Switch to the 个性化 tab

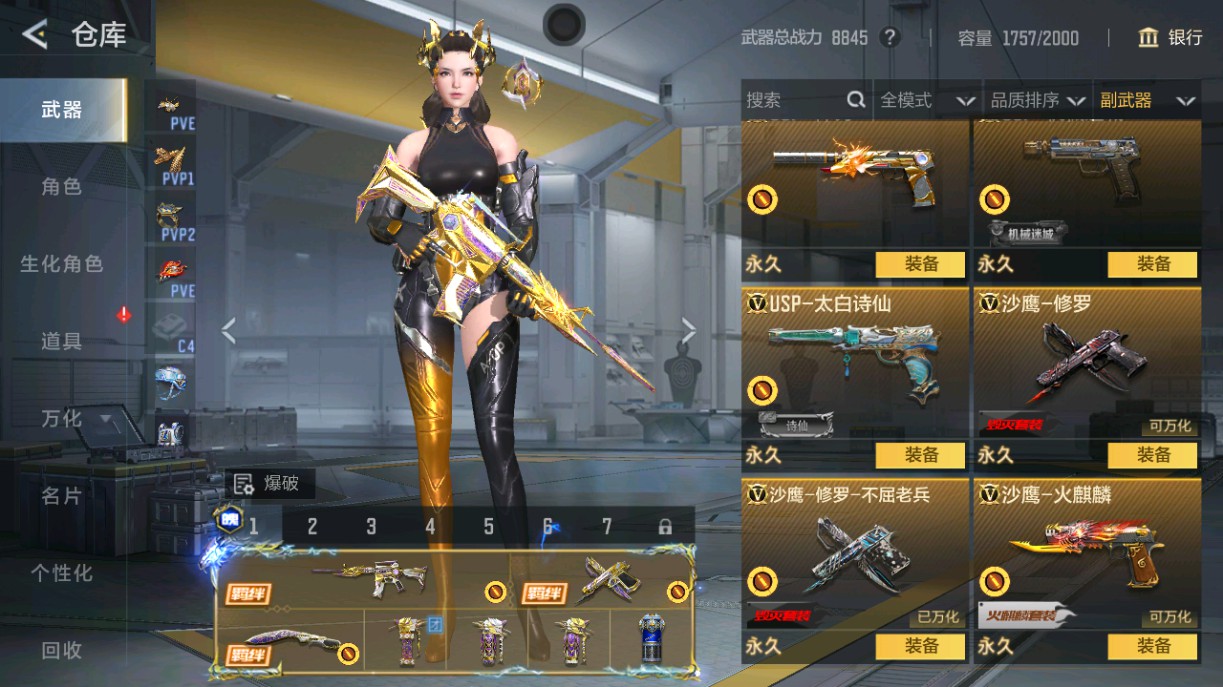click(61, 573)
